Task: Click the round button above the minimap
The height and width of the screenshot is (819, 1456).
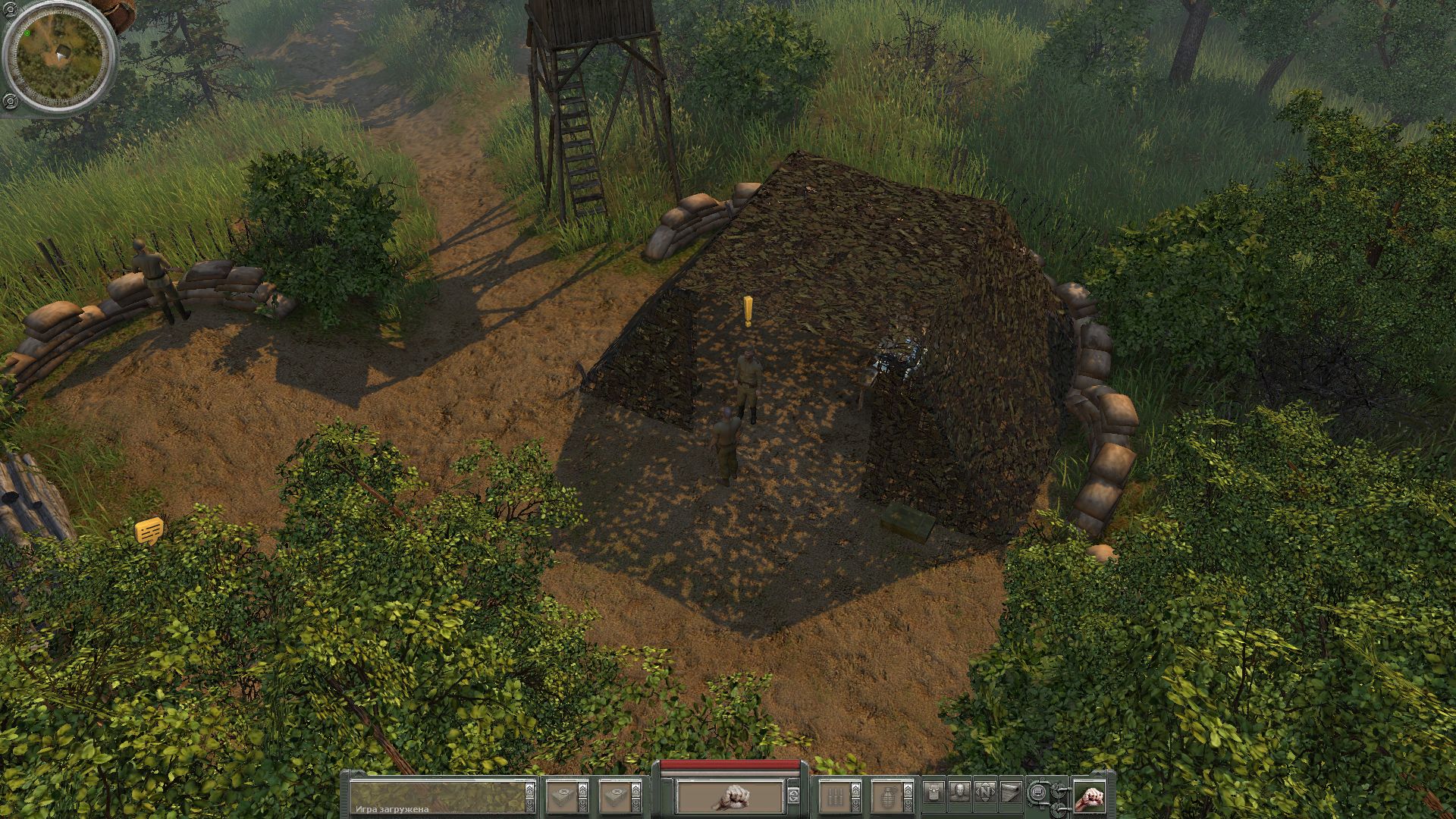Action: (11, 12)
